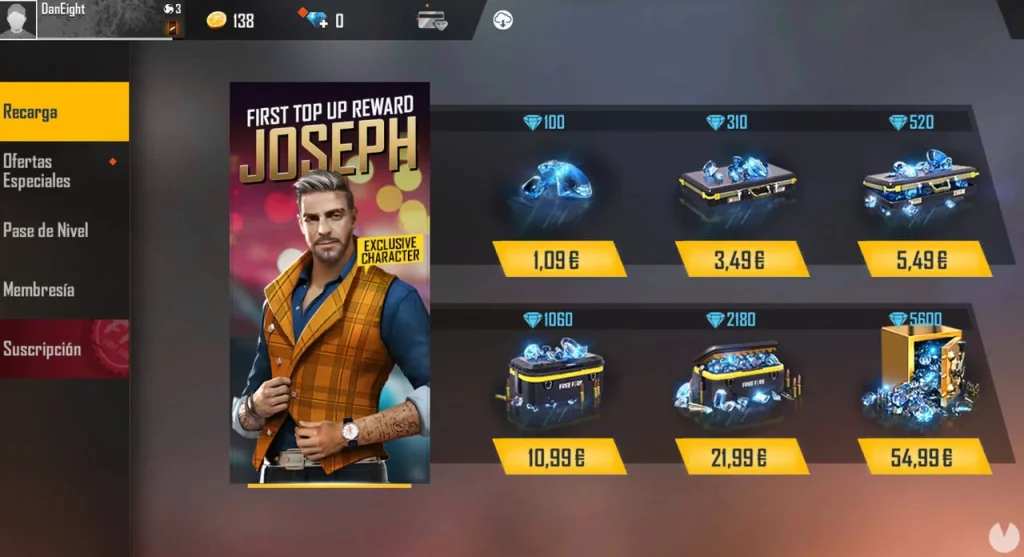
Task: Open the card voucher icon in top bar
Action: point(432,19)
